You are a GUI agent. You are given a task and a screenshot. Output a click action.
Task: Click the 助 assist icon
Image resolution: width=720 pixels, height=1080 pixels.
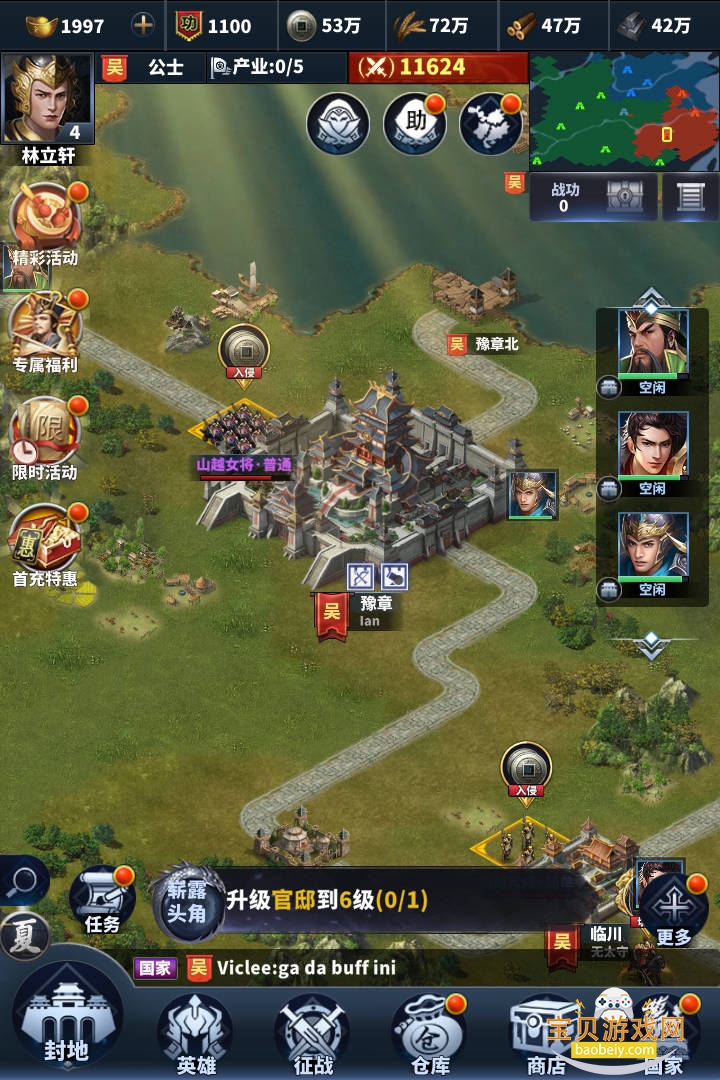coord(415,124)
